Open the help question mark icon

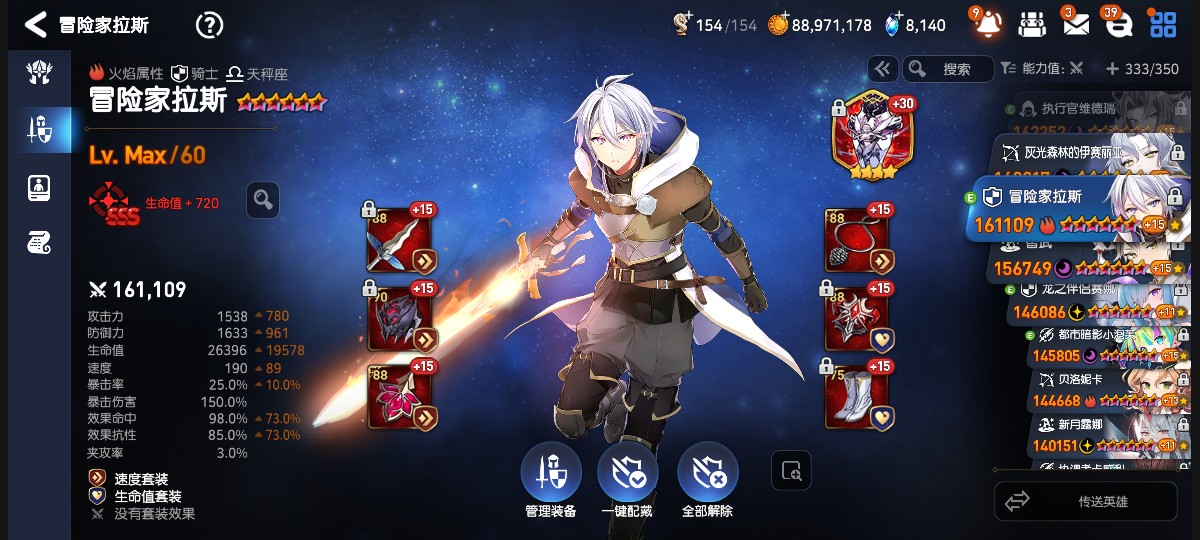click(x=209, y=25)
